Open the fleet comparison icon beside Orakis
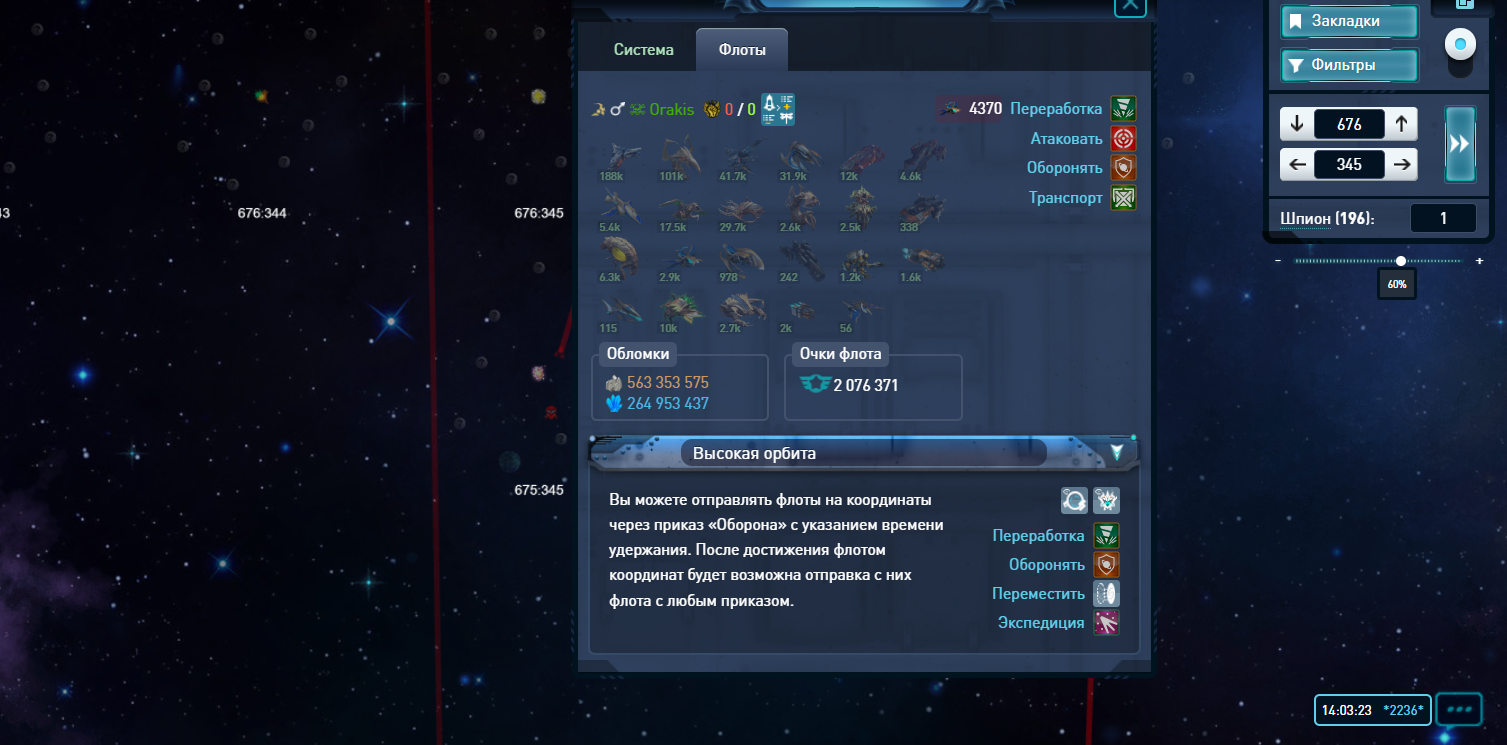Image resolution: width=1507 pixels, height=745 pixels. coord(777,109)
